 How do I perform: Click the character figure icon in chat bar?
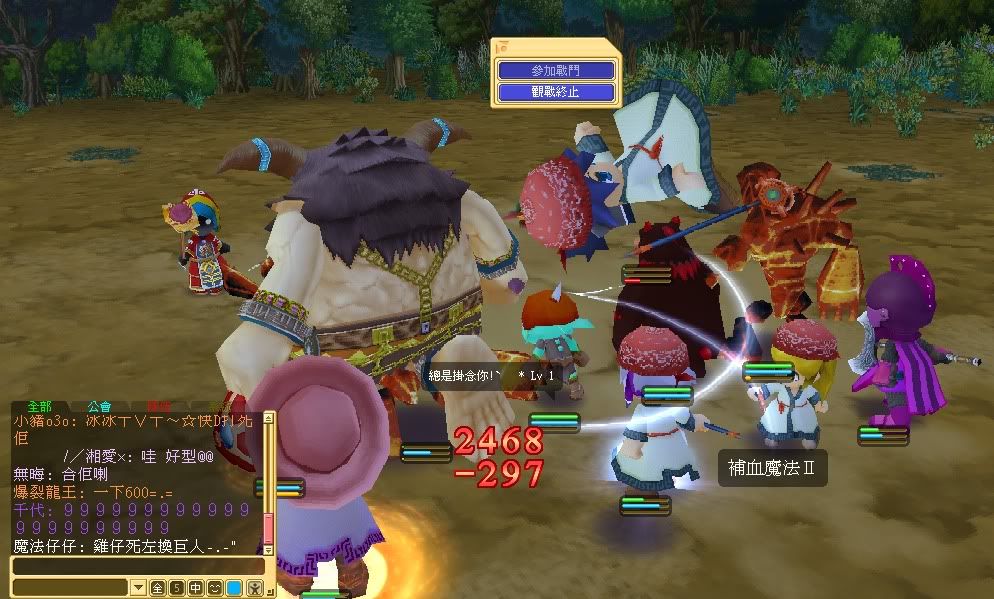click(253, 587)
